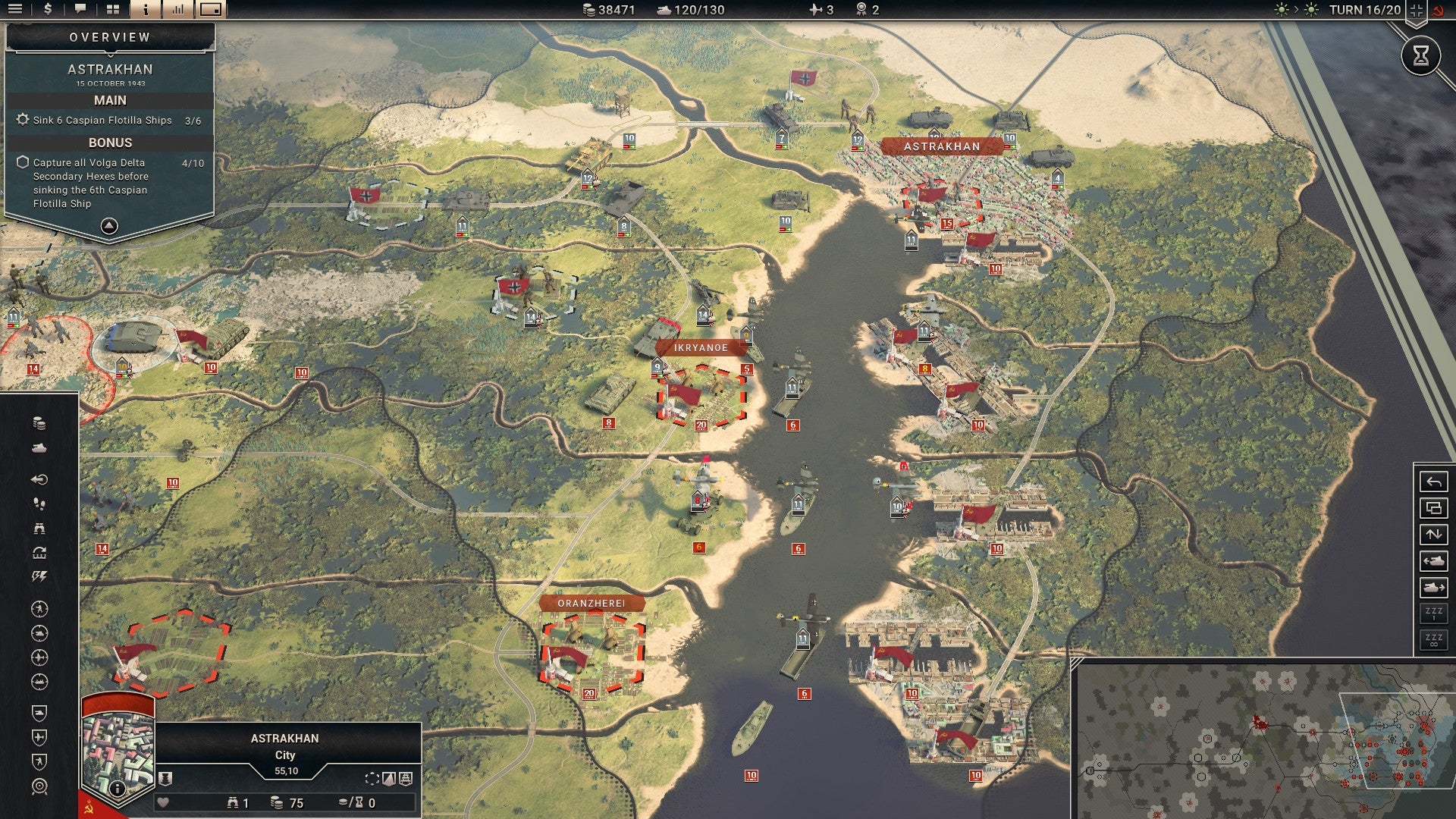Screen dimensions: 1456x819
Task: Toggle the infantry crosshair overlay filter
Action: (x=39, y=610)
